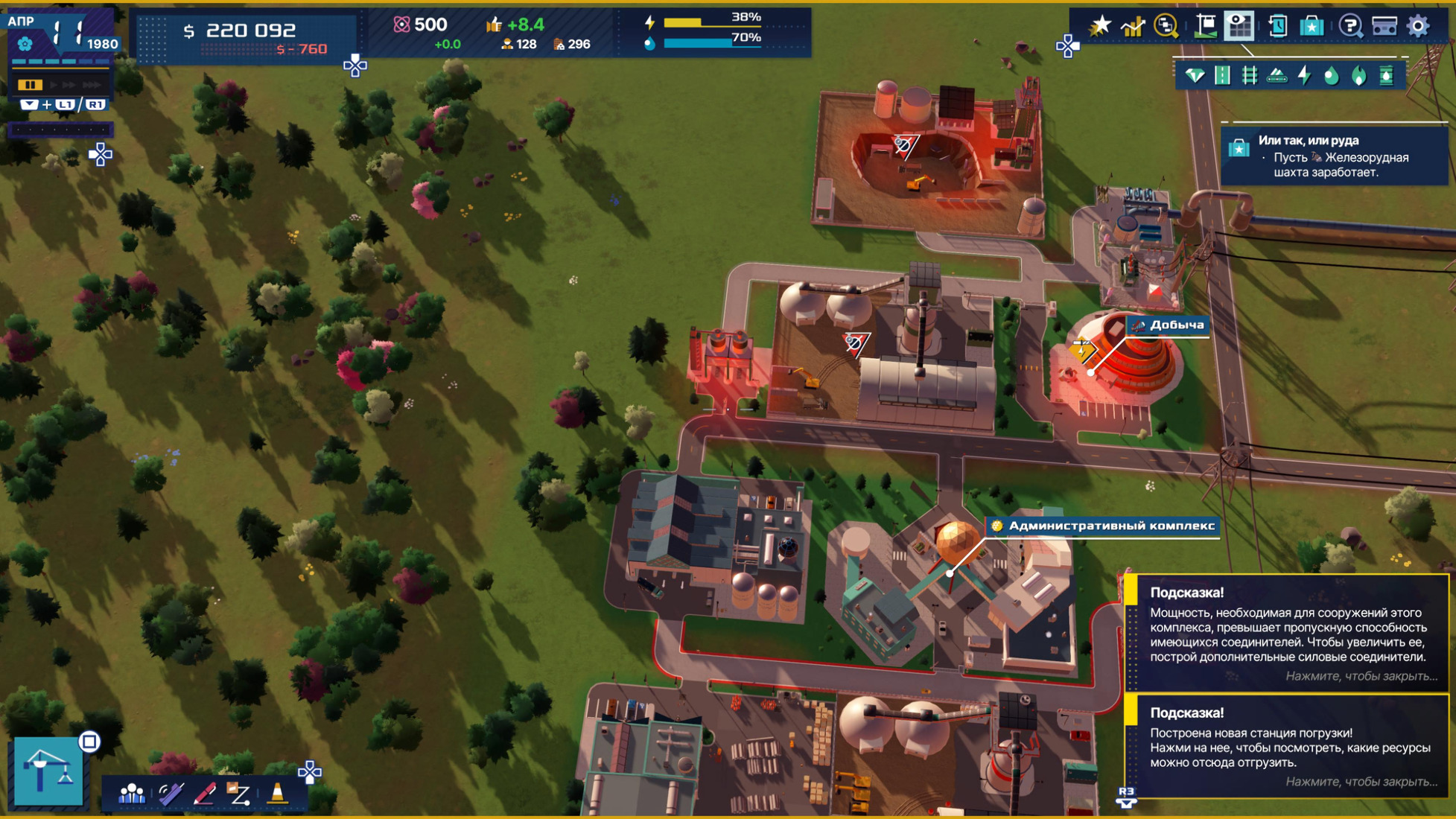This screenshot has width=1456, height=819.
Task: Open the boombox radio panel
Action: pyautogui.click(x=1384, y=26)
